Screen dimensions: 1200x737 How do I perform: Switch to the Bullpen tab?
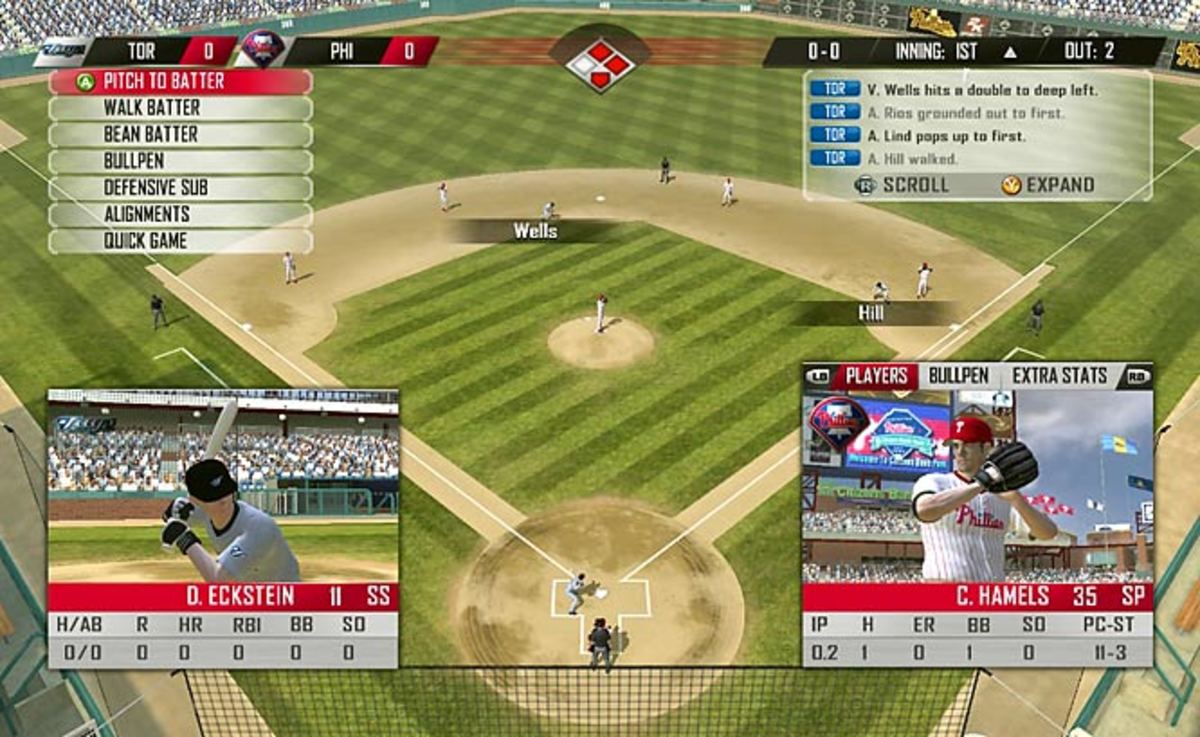(958, 376)
